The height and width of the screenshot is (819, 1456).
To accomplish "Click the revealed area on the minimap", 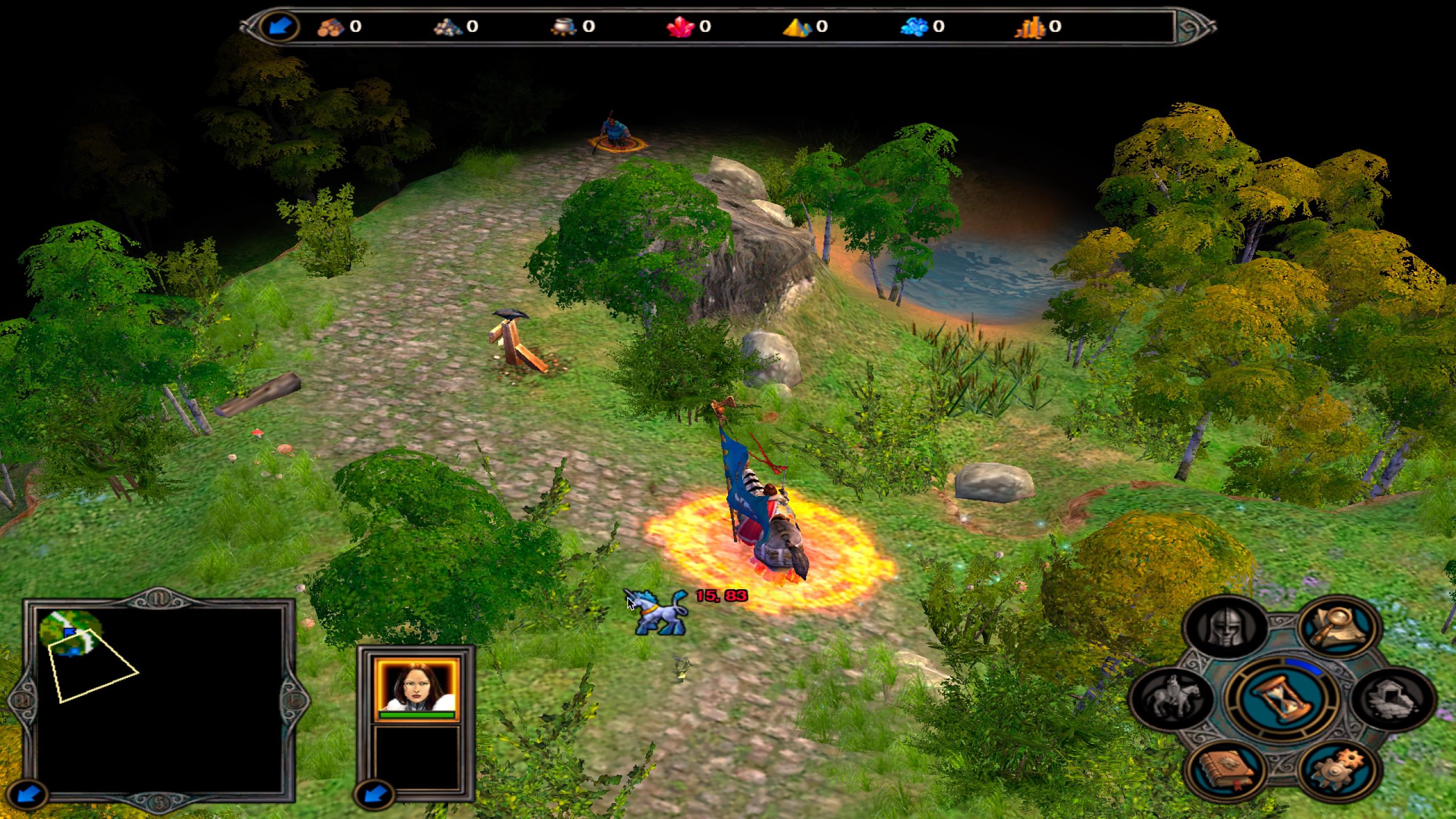I will click(x=71, y=632).
